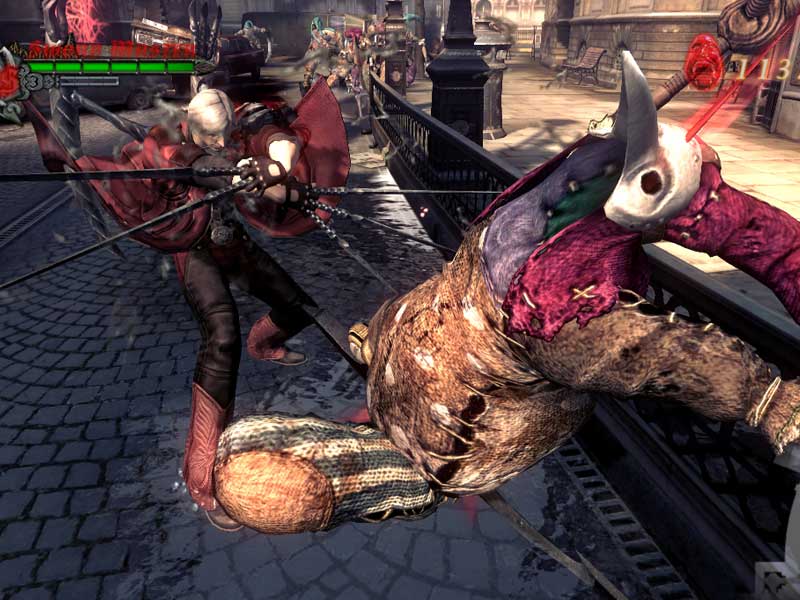Click the Sword Master style label
The image size is (800, 600).
point(111,48)
